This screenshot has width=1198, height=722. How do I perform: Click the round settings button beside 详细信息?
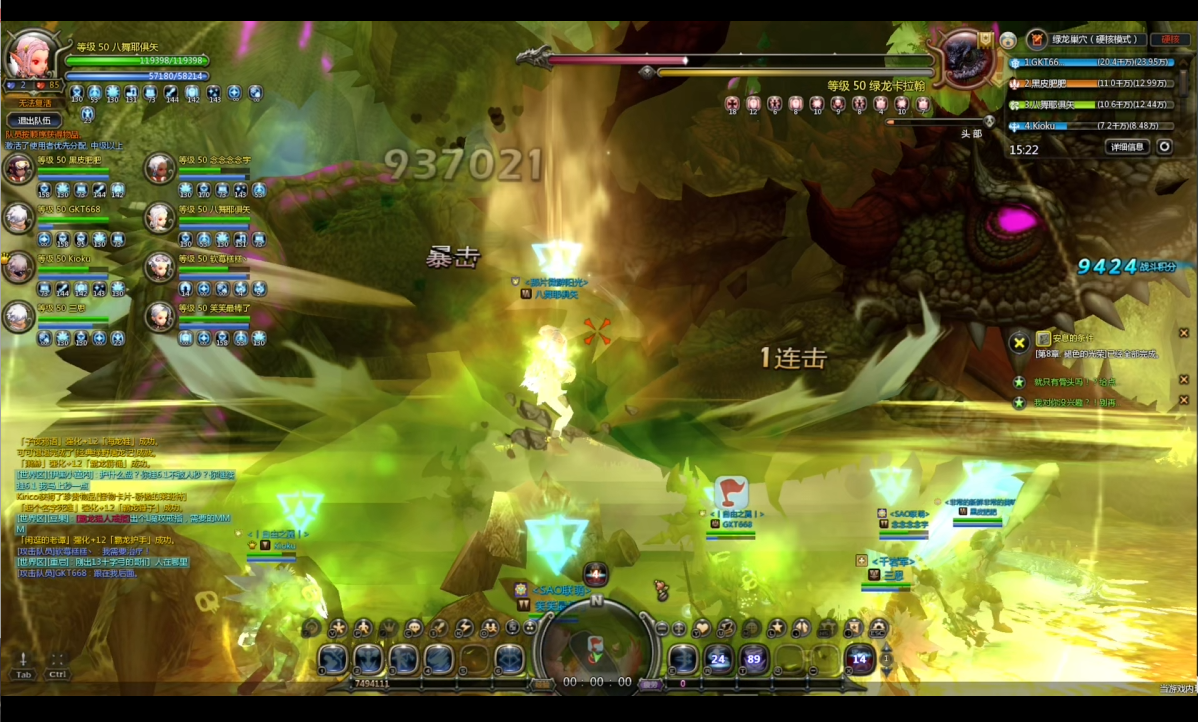1165,147
